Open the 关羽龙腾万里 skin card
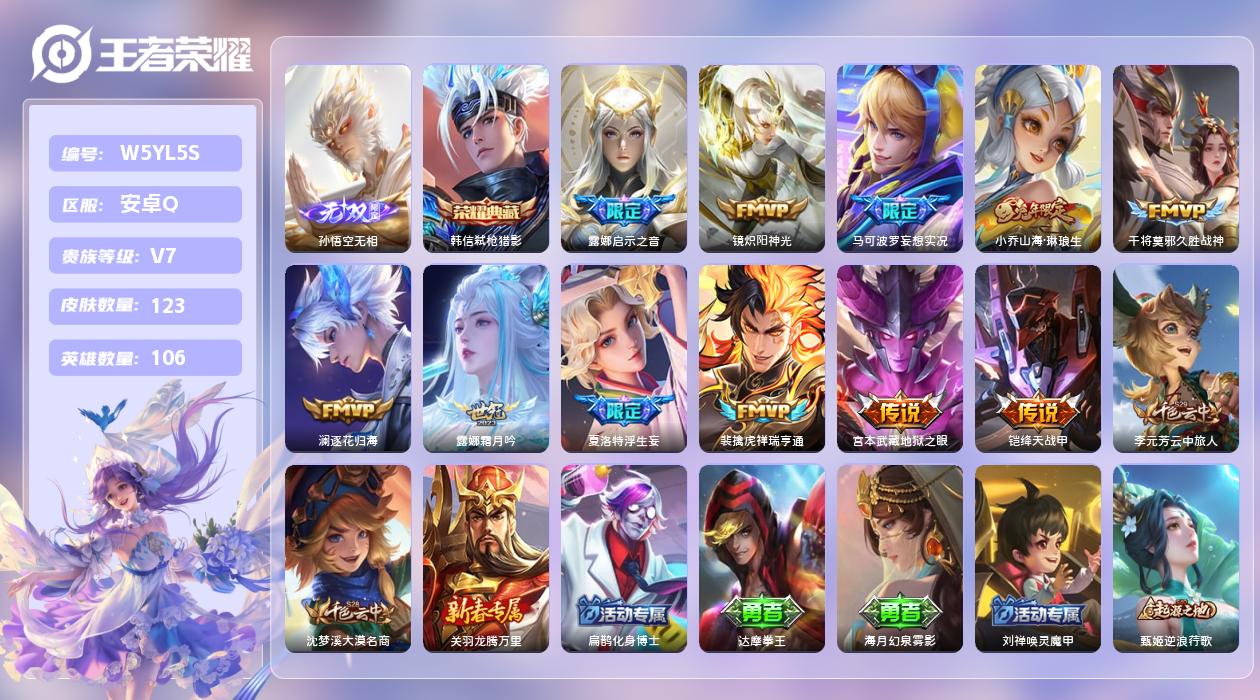Screen dimensions: 1260x700 click(486, 558)
